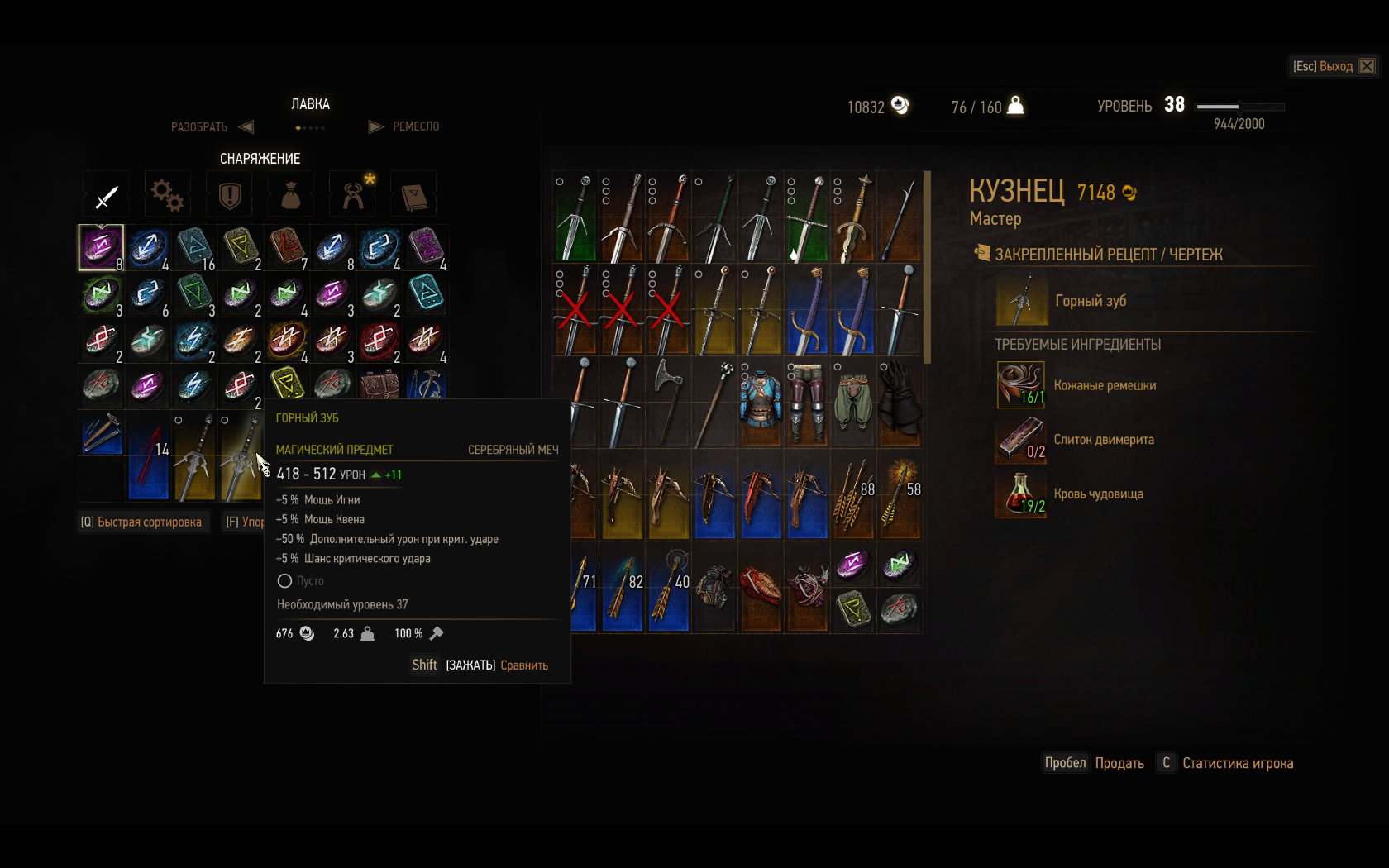Click the Quick Sort button
Viewport: 1389px width, 868px height.
click(141, 522)
